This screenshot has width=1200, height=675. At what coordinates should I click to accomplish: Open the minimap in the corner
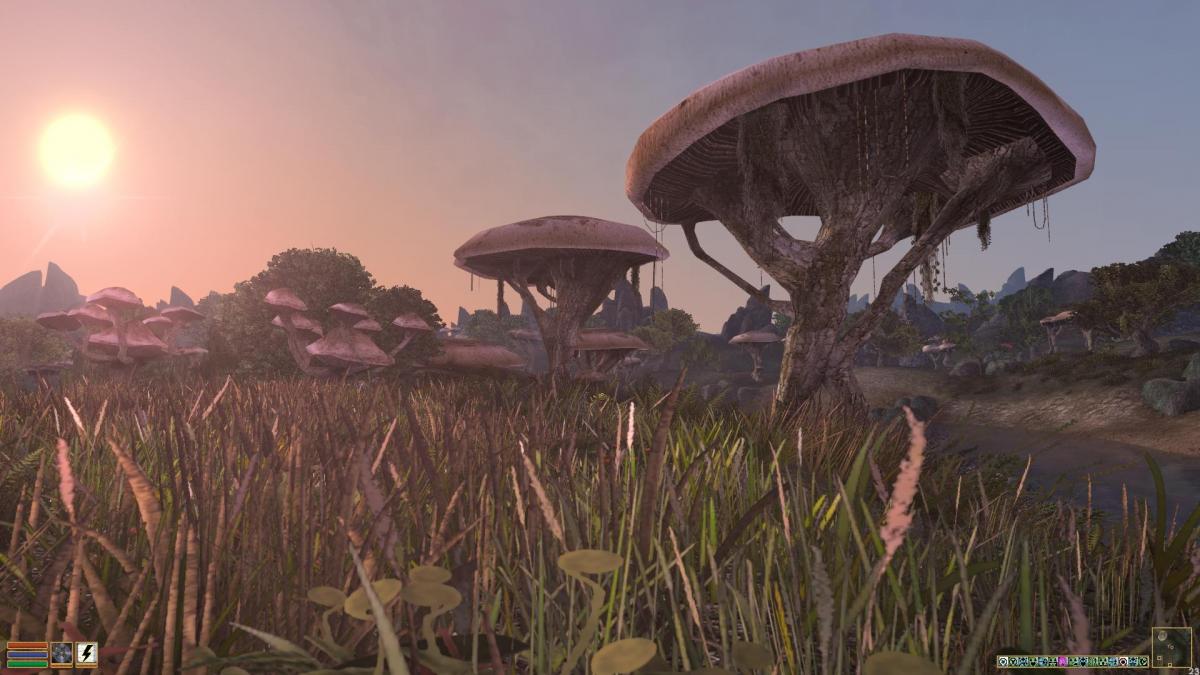click(x=1171, y=647)
